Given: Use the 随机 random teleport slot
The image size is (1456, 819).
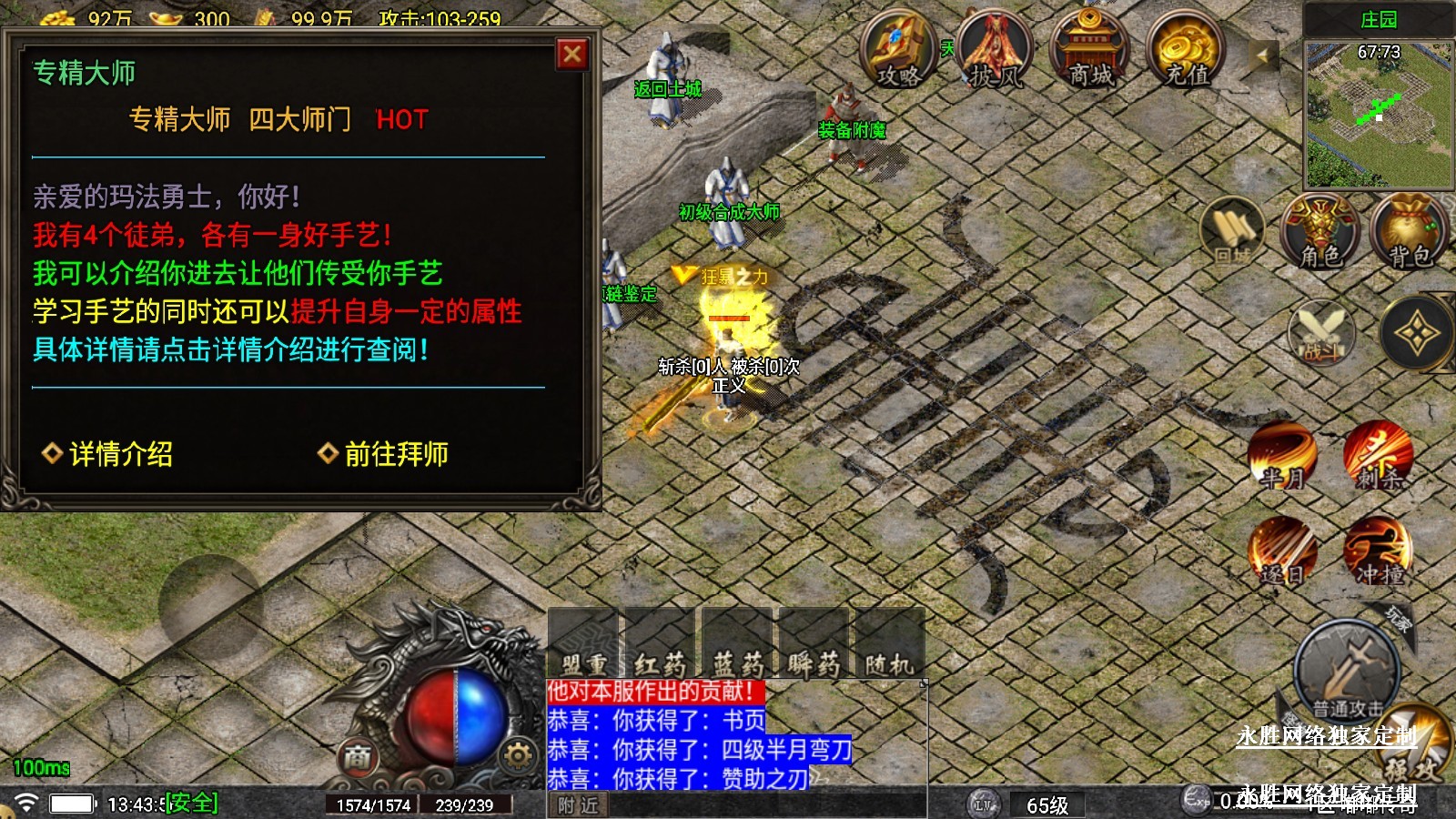Looking at the screenshot, I should (x=890, y=646).
